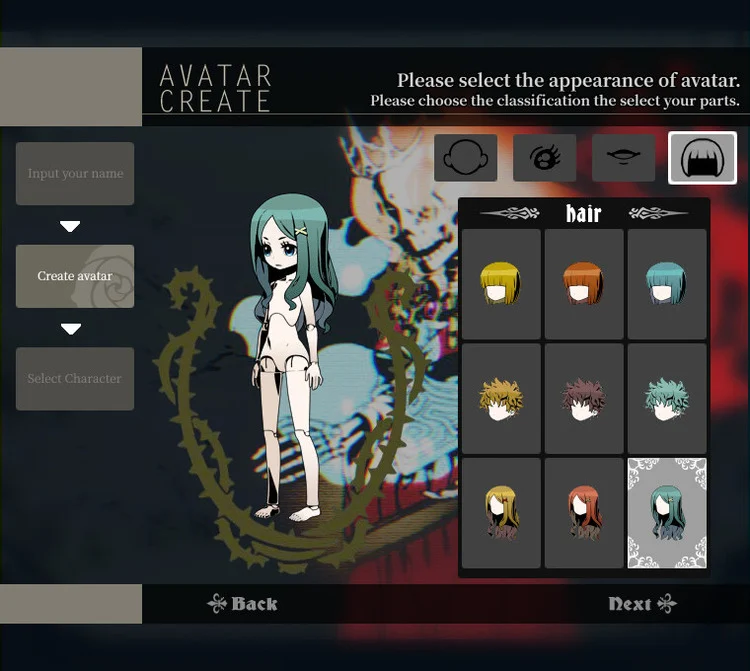Click the Input your name step
The image size is (750, 671).
click(75, 174)
